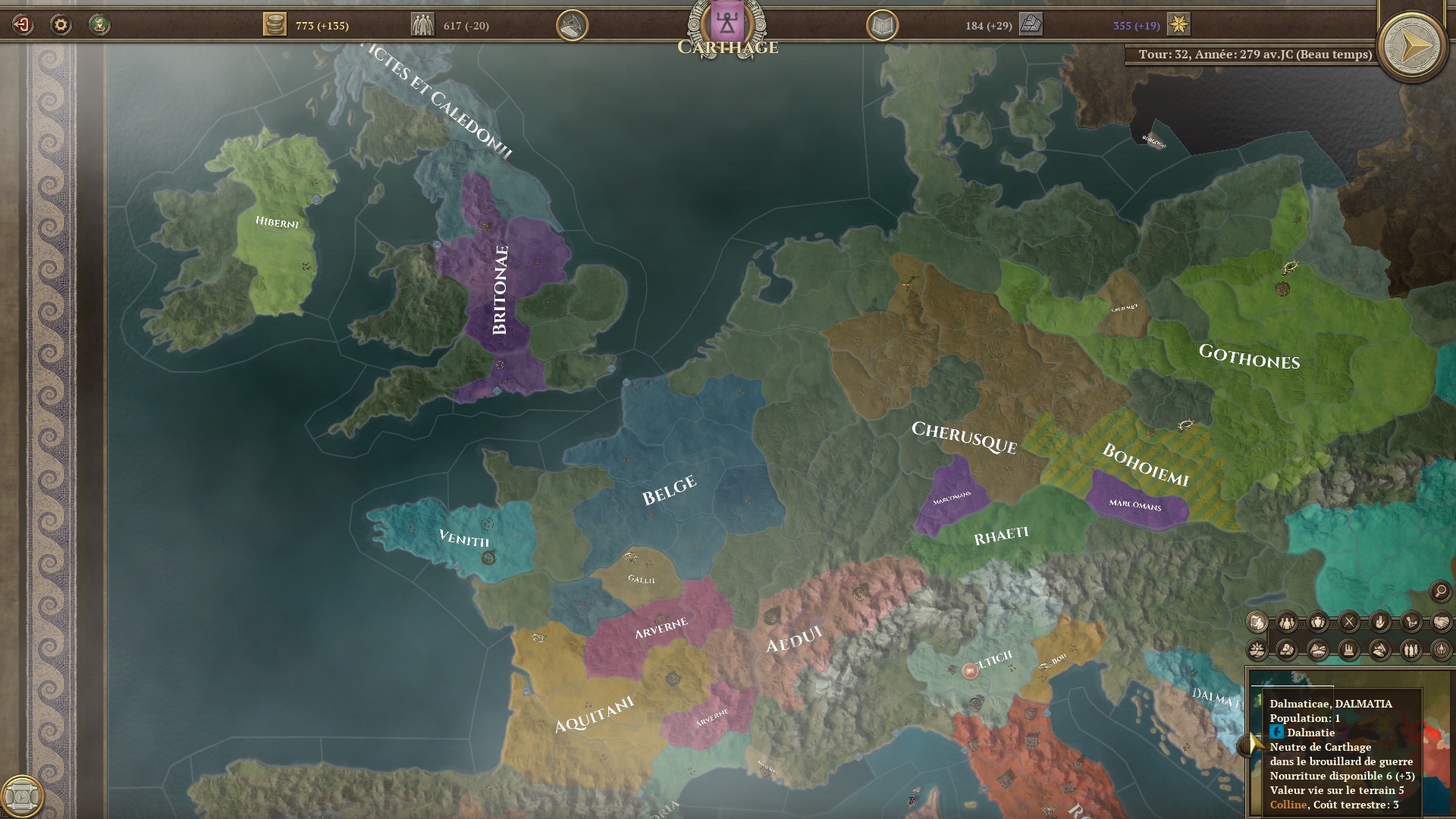Click the round button in the bottom-left corner
Image resolution: width=1456 pixels, height=819 pixels.
(x=21, y=796)
